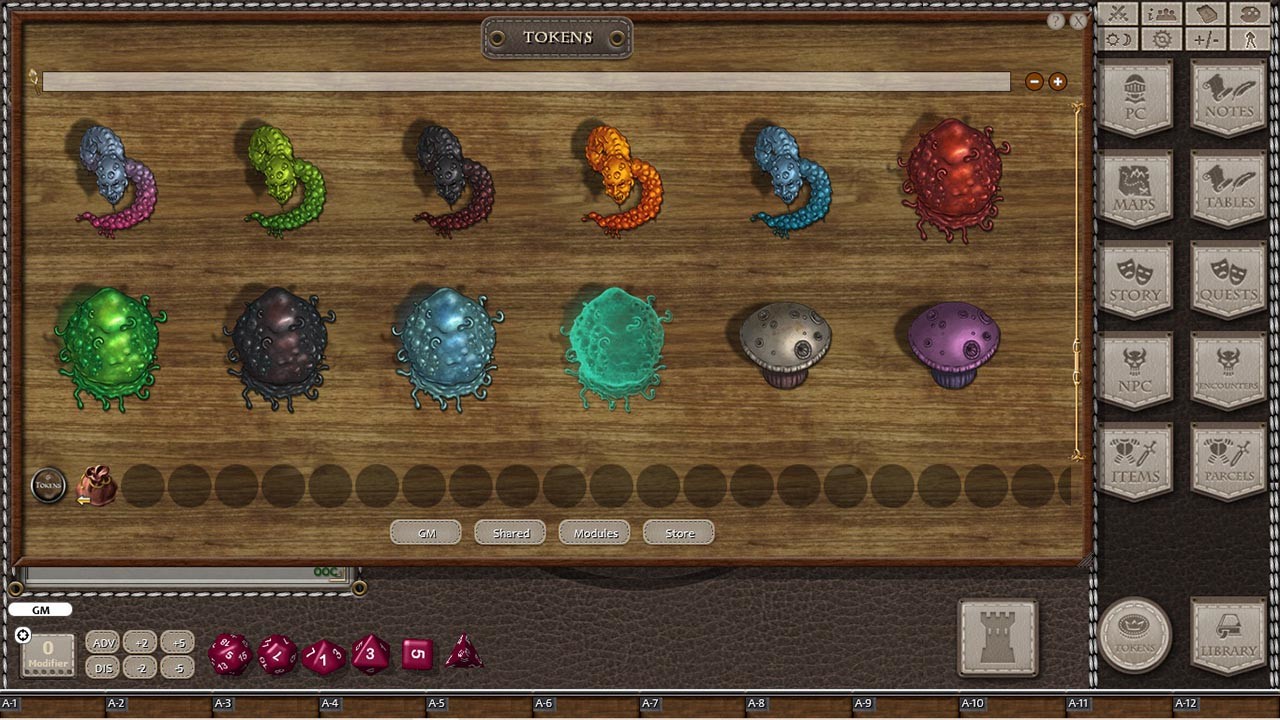Switch to the Shared tab

click(509, 532)
